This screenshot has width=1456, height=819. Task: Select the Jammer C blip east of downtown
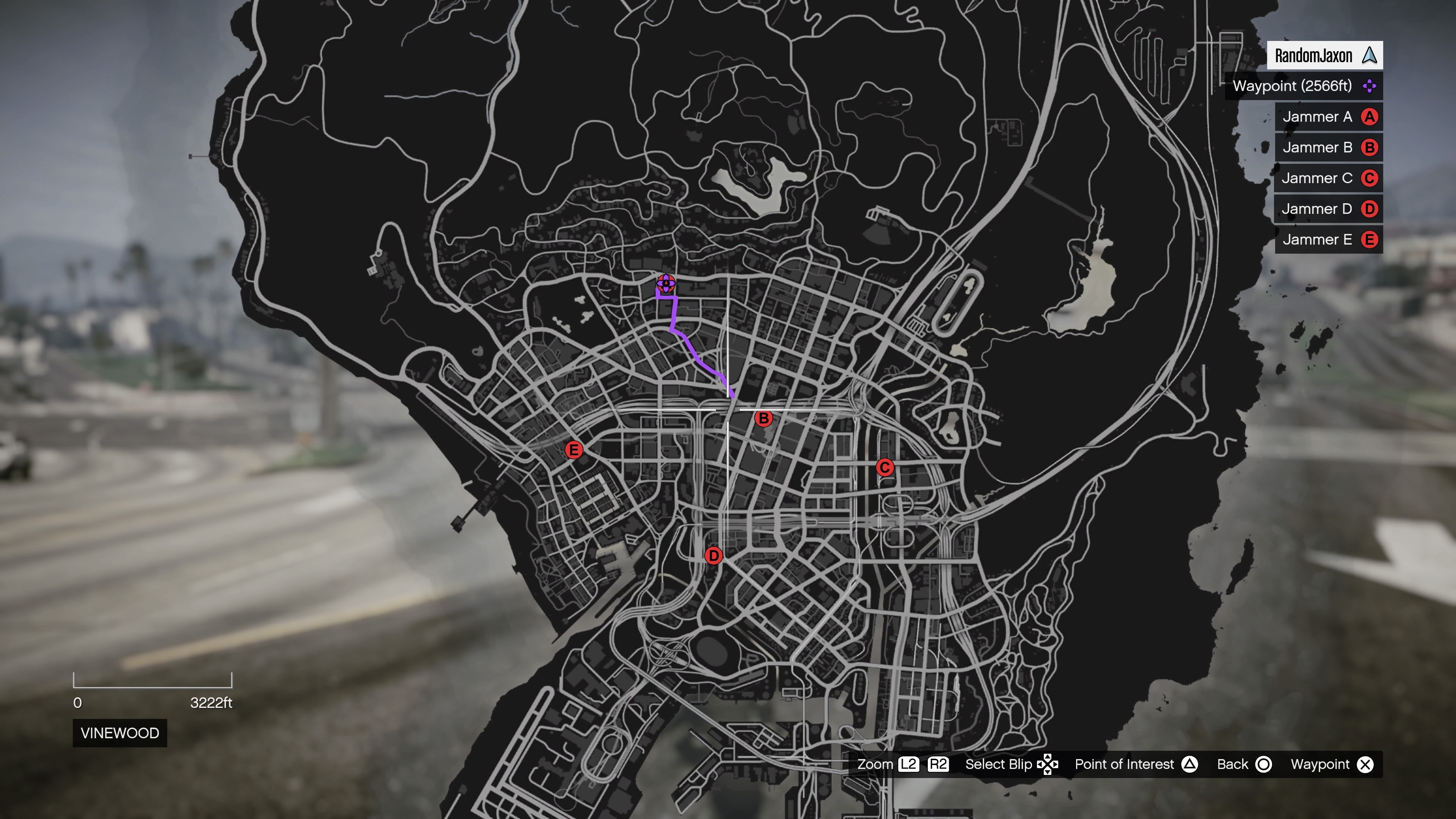(885, 468)
